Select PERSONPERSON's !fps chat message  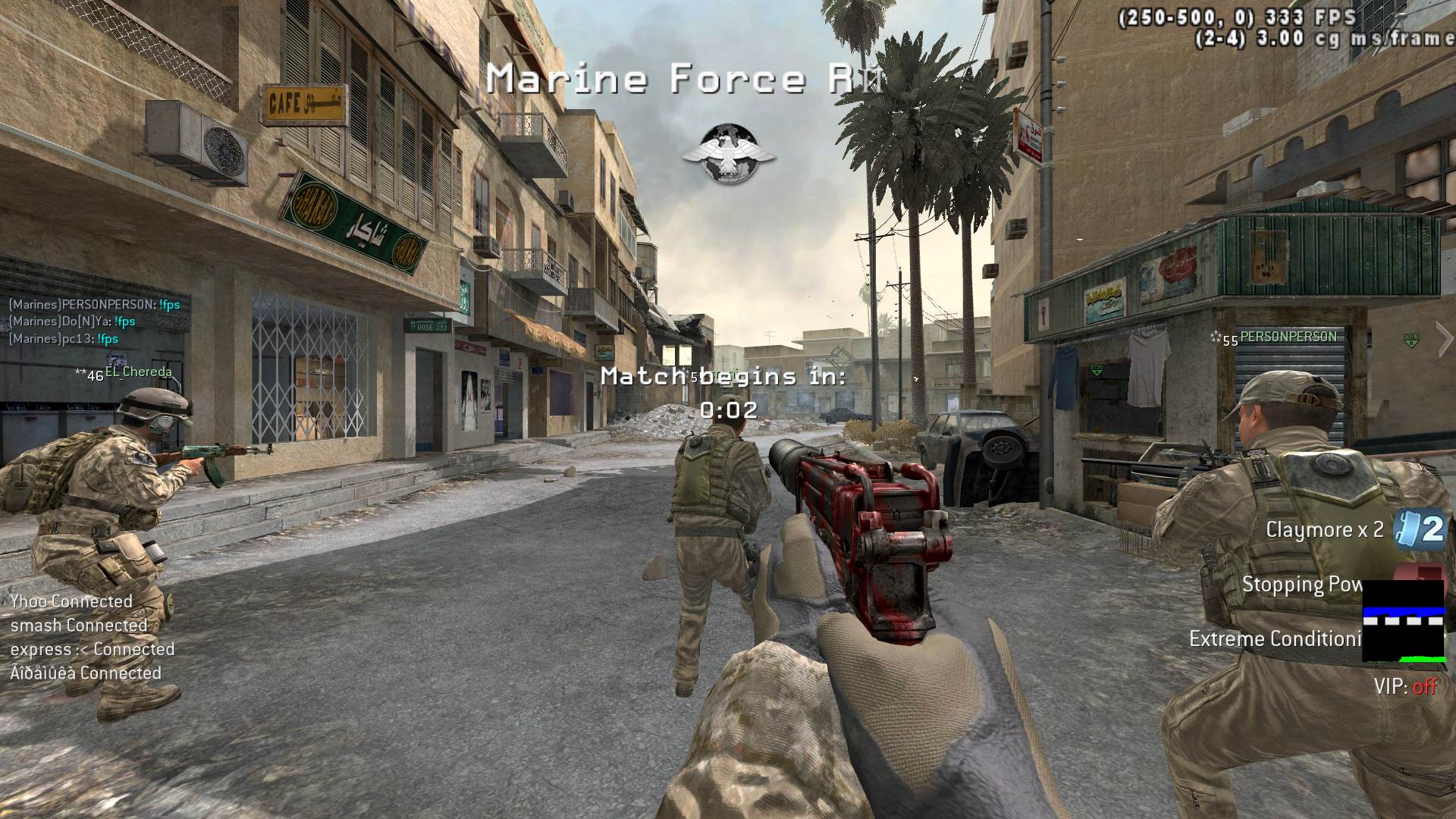[x=95, y=305]
